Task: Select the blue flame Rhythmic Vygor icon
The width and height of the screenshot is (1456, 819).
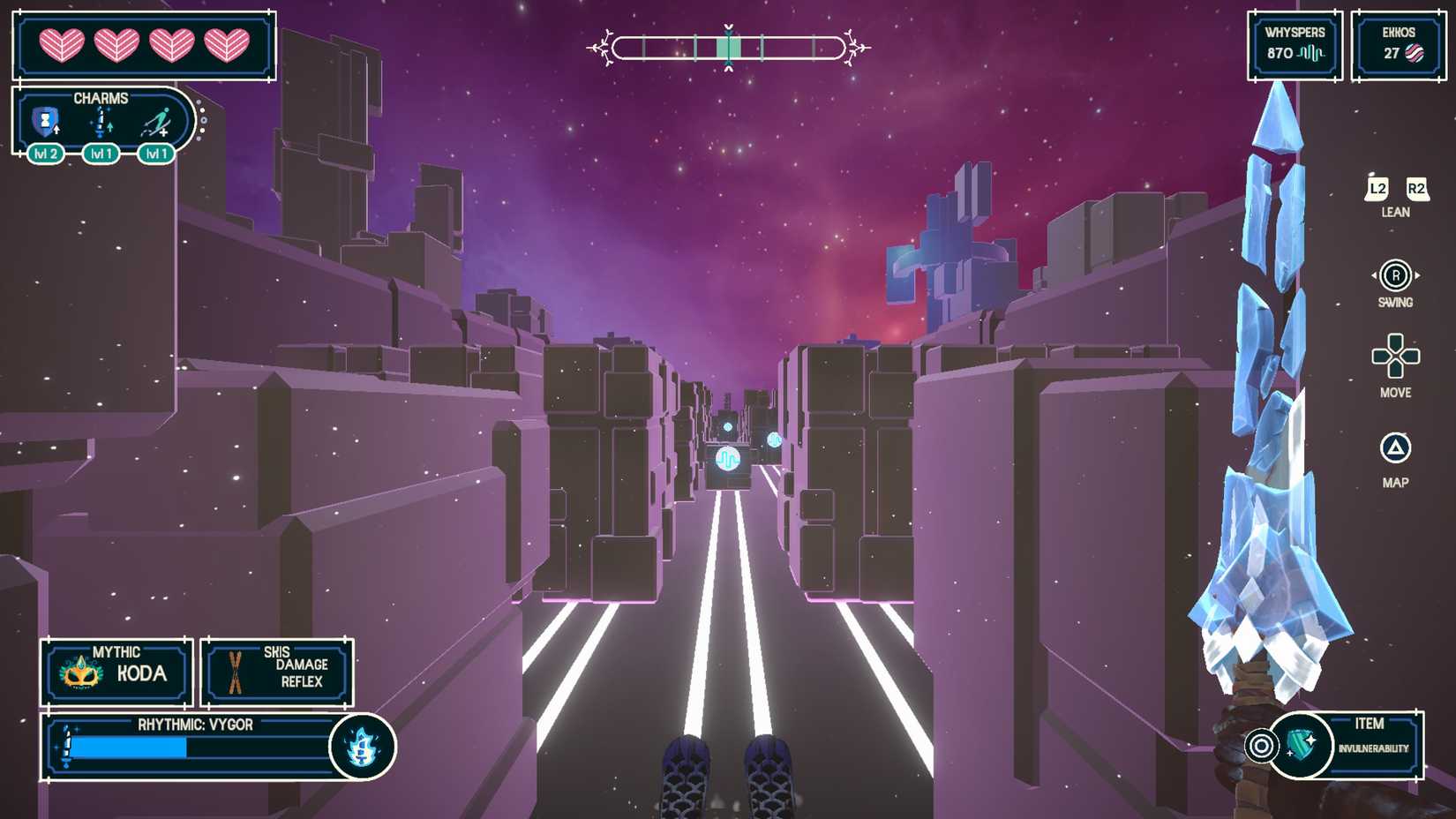Action: point(362,747)
